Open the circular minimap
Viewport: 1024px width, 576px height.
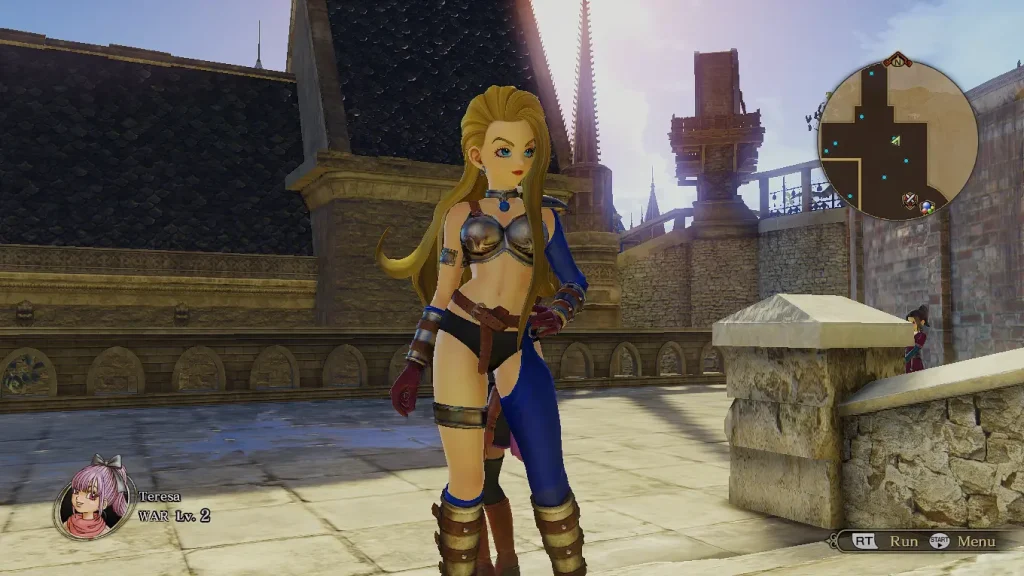[897, 139]
